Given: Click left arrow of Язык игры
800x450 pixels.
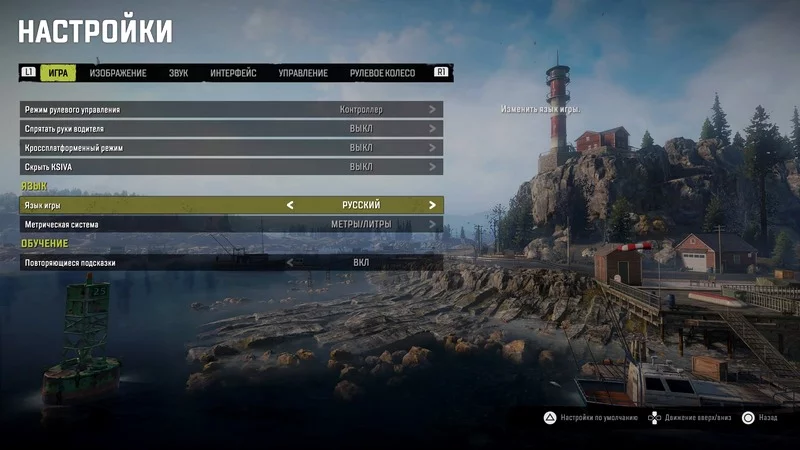Looking at the screenshot, I should coord(291,205).
